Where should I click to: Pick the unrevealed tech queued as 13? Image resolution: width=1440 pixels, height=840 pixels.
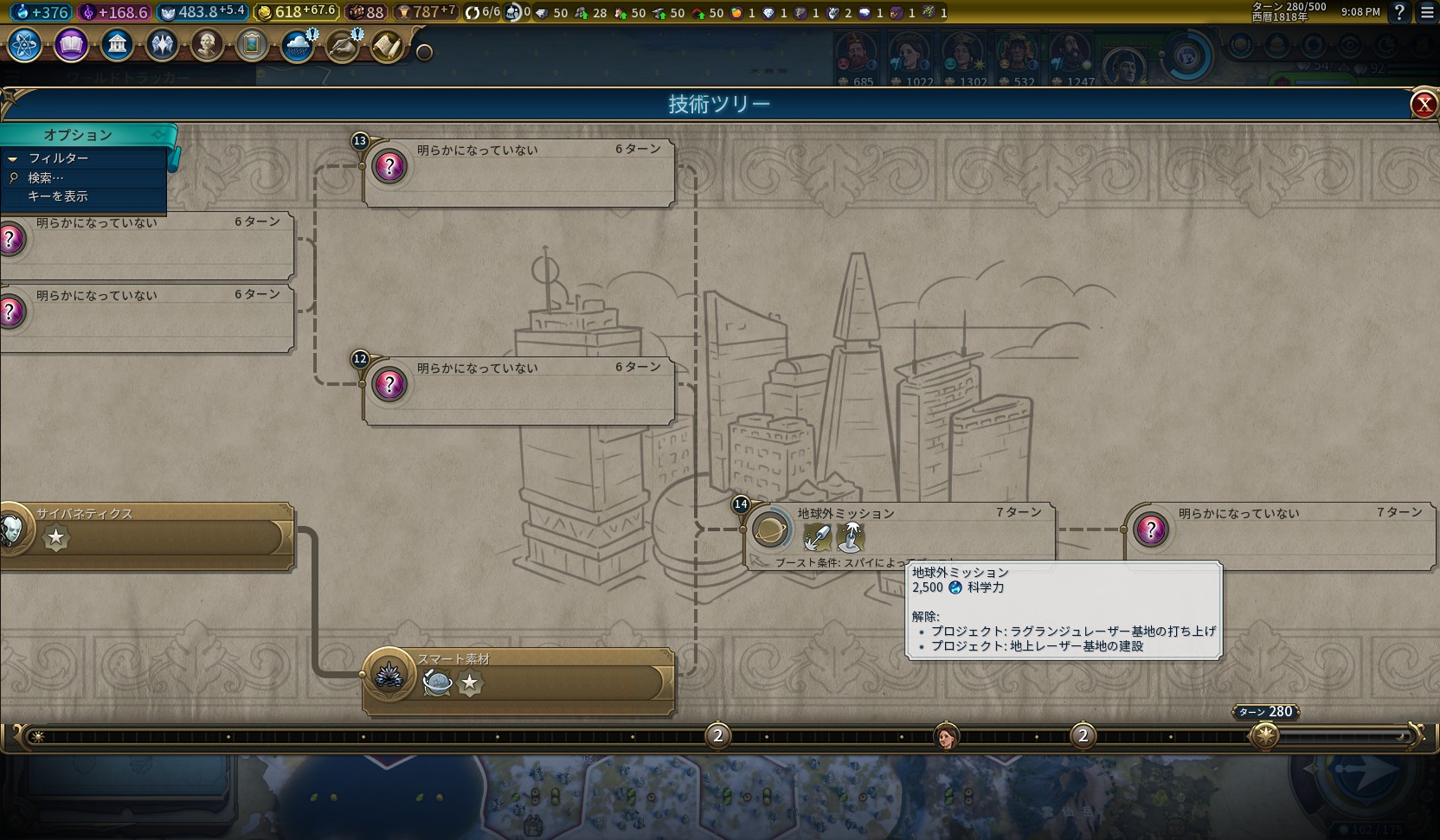pos(519,172)
